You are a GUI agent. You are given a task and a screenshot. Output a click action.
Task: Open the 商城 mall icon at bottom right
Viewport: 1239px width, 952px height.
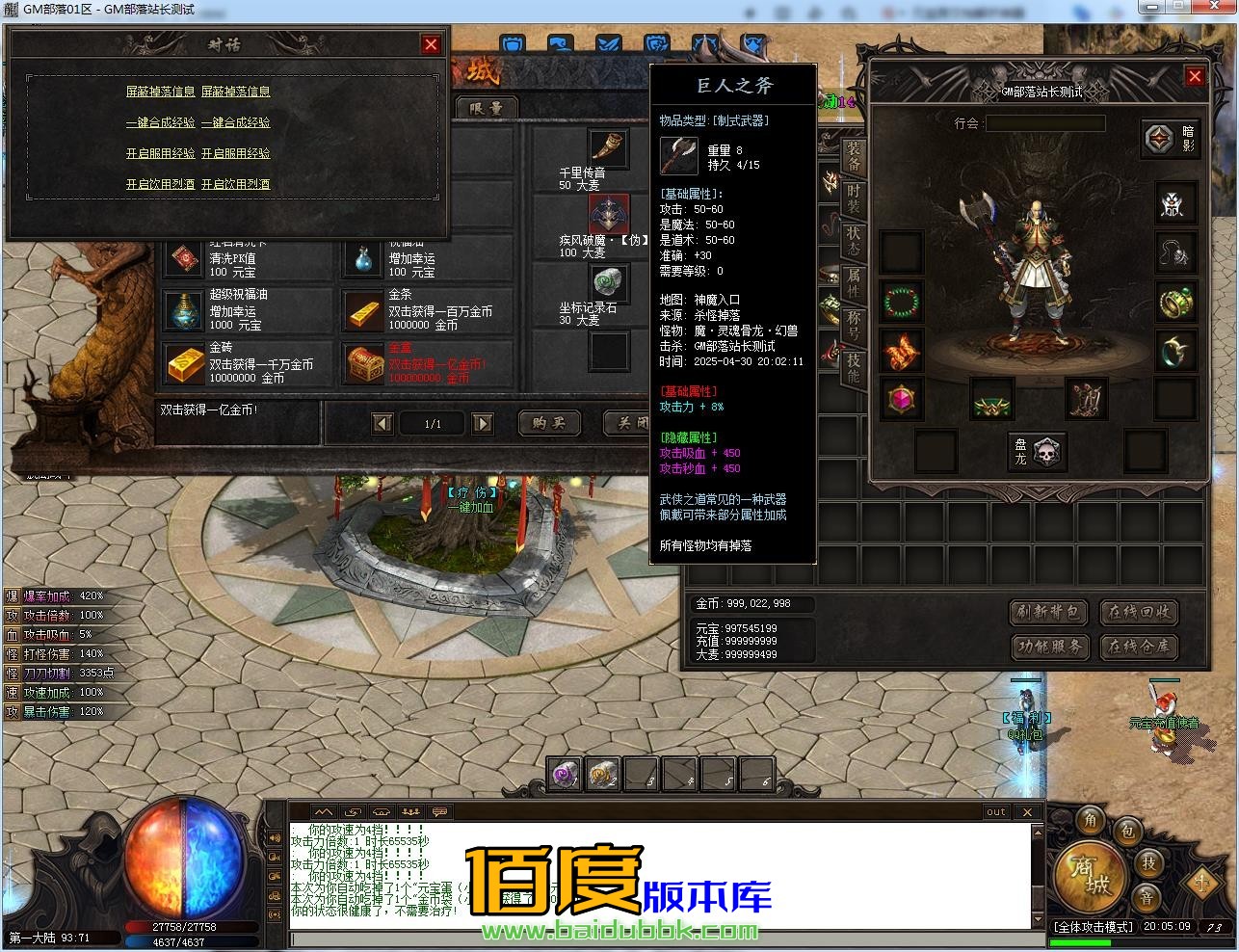1089,875
